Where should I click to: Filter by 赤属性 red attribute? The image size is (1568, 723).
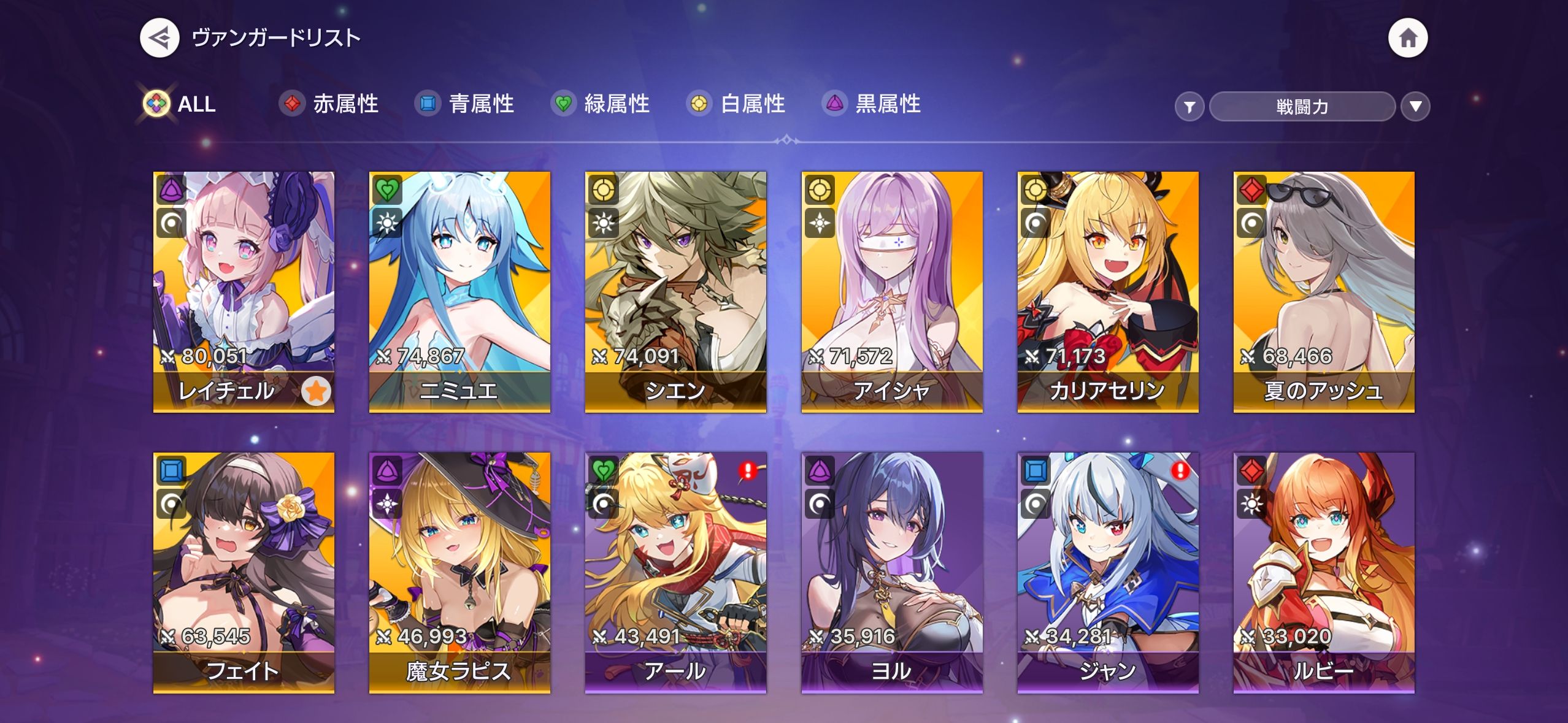[x=329, y=104]
